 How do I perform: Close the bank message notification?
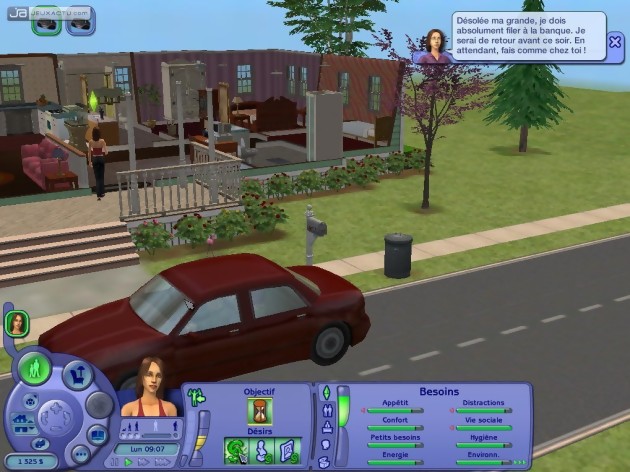pos(615,41)
